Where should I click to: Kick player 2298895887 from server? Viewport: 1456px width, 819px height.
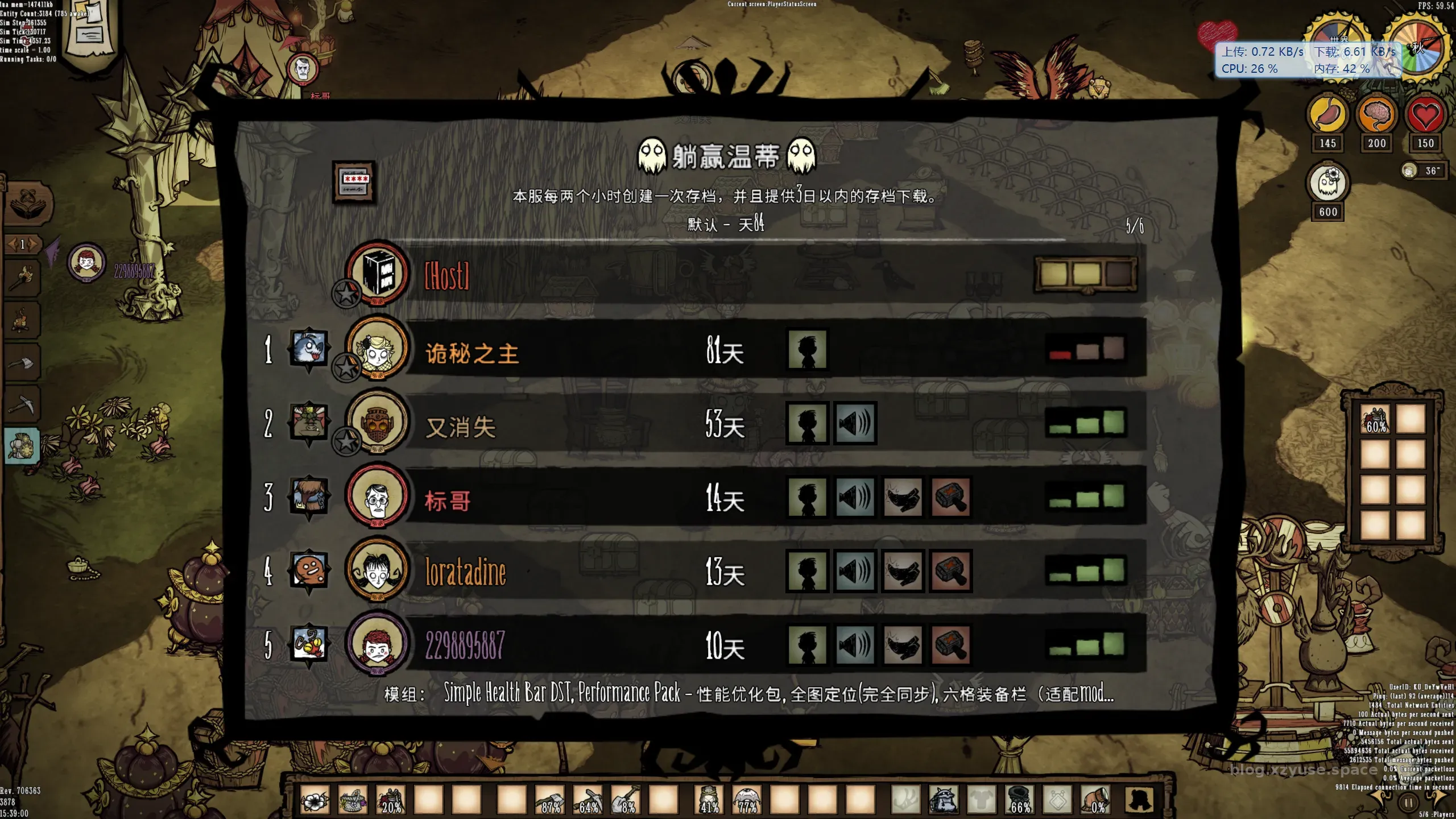[x=903, y=645]
